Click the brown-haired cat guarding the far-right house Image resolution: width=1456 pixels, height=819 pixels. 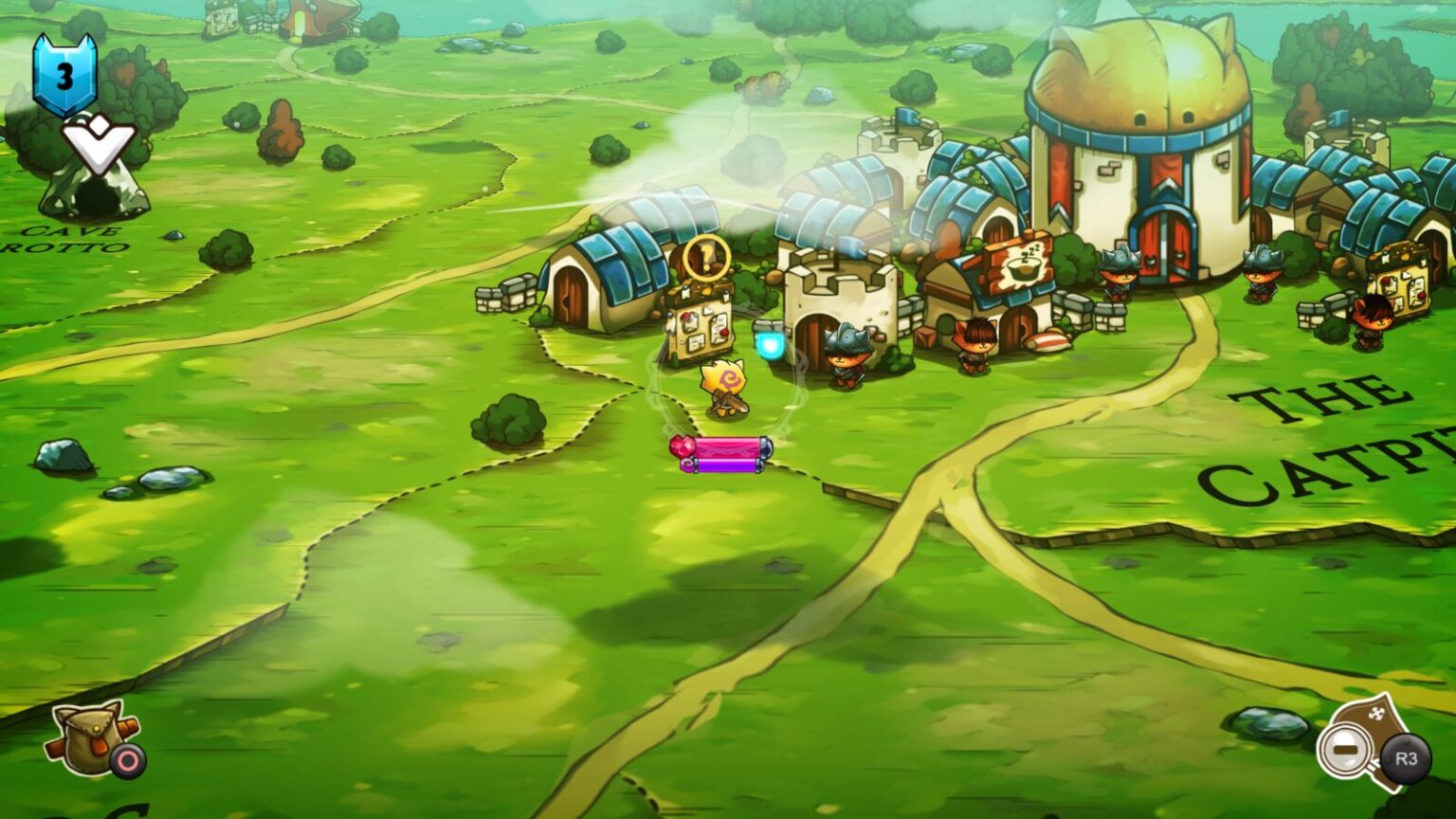click(1374, 322)
